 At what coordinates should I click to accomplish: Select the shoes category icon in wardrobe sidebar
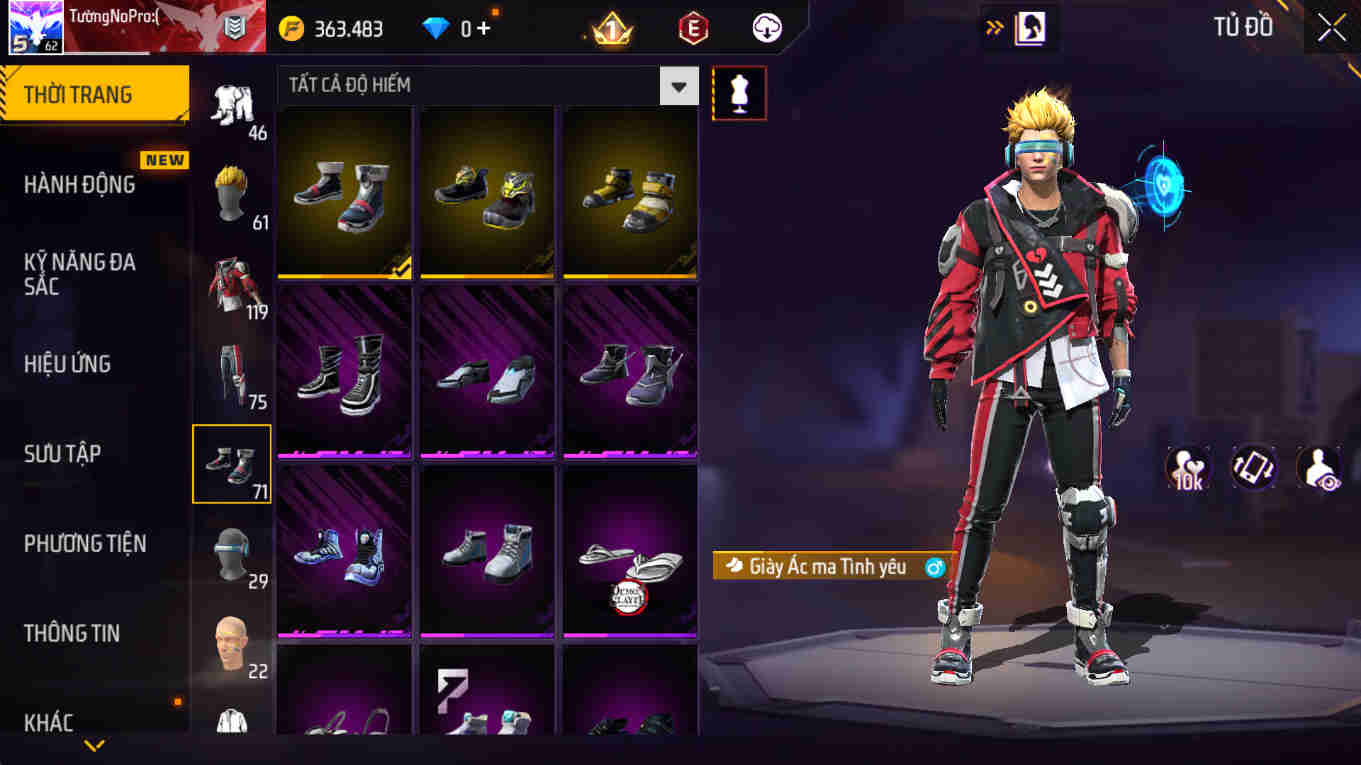pyautogui.click(x=231, y=463)
